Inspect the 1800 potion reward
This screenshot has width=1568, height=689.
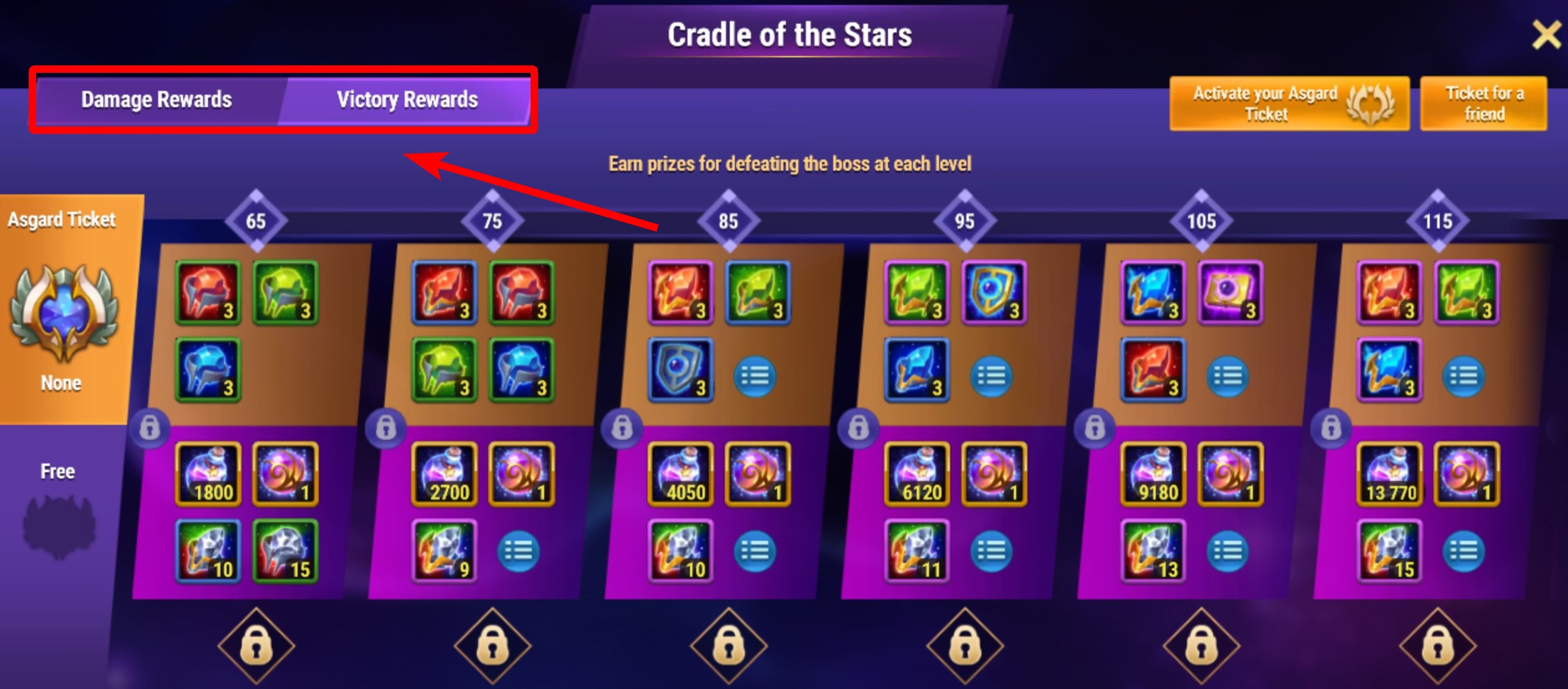[x=208, y=474]
